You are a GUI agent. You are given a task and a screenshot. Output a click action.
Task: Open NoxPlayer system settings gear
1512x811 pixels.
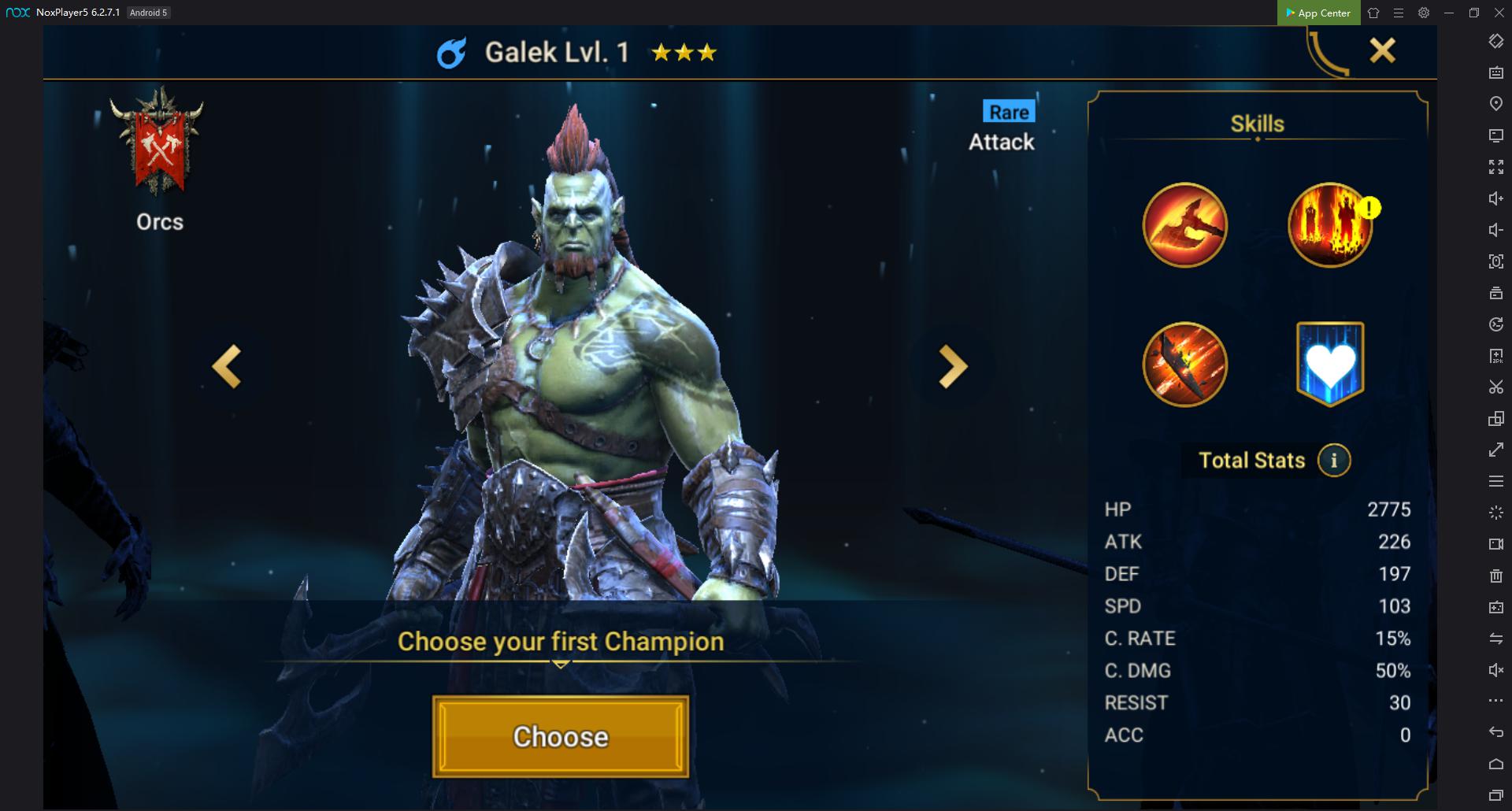(1424, 13)
